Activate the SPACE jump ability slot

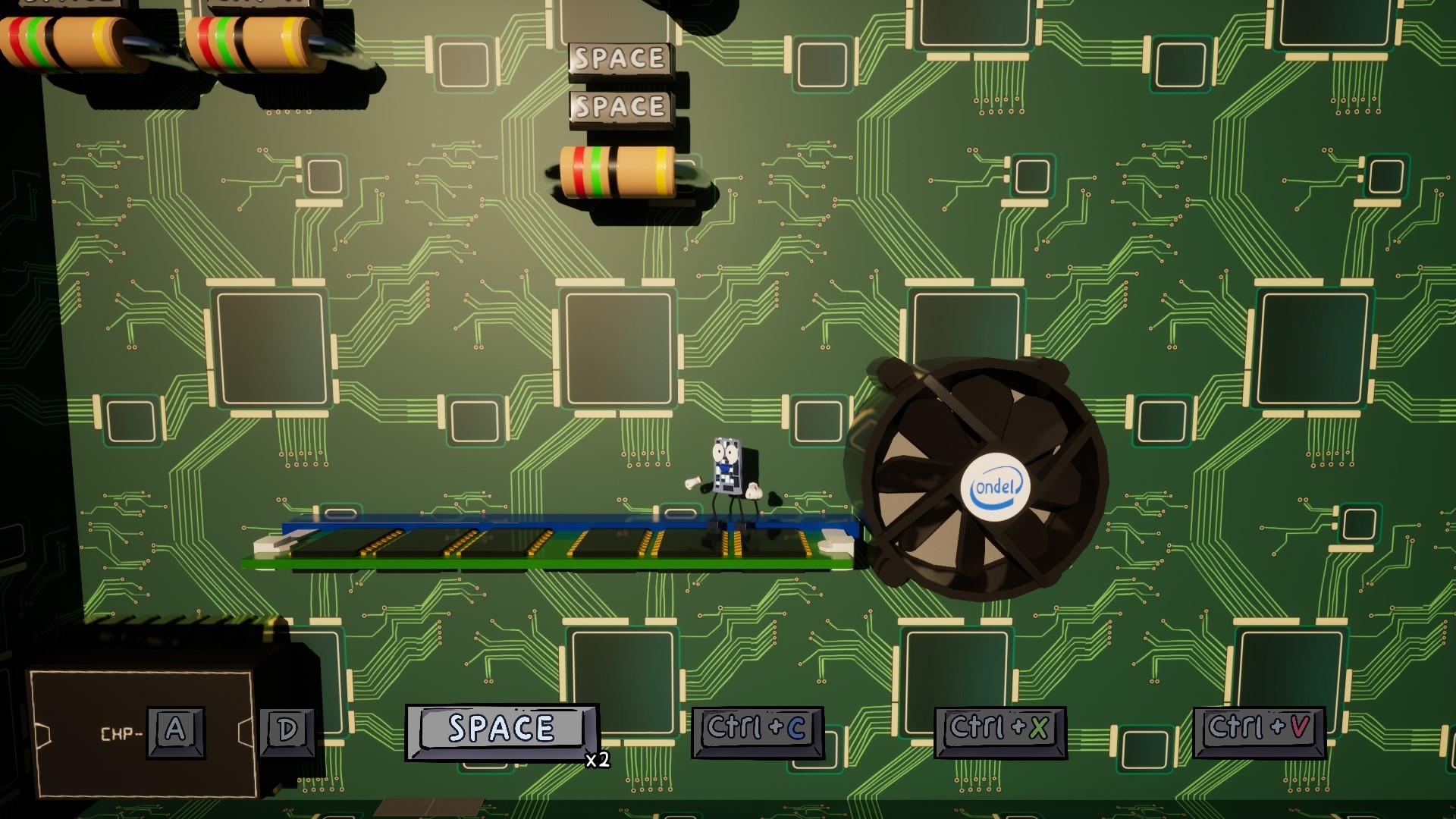(501, 730)
